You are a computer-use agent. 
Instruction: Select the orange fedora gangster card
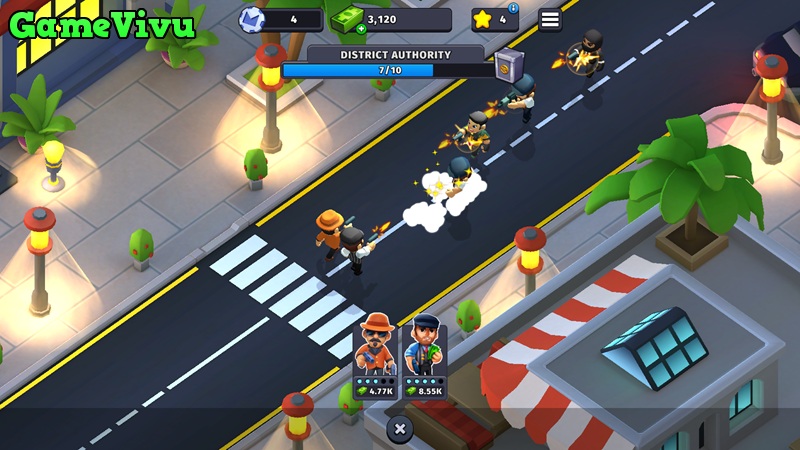(376, 357)
